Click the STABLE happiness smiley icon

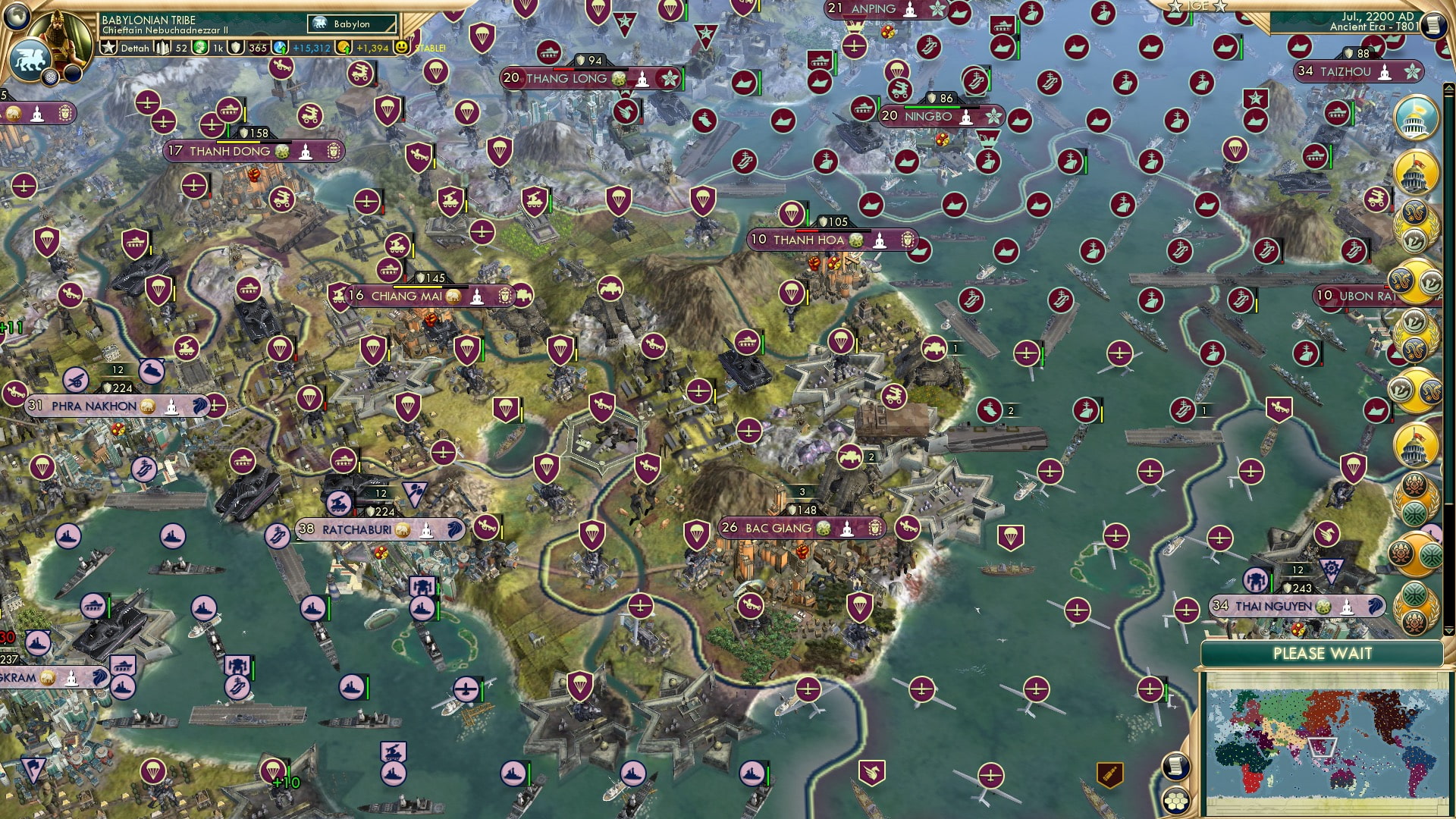click(401, 47)
